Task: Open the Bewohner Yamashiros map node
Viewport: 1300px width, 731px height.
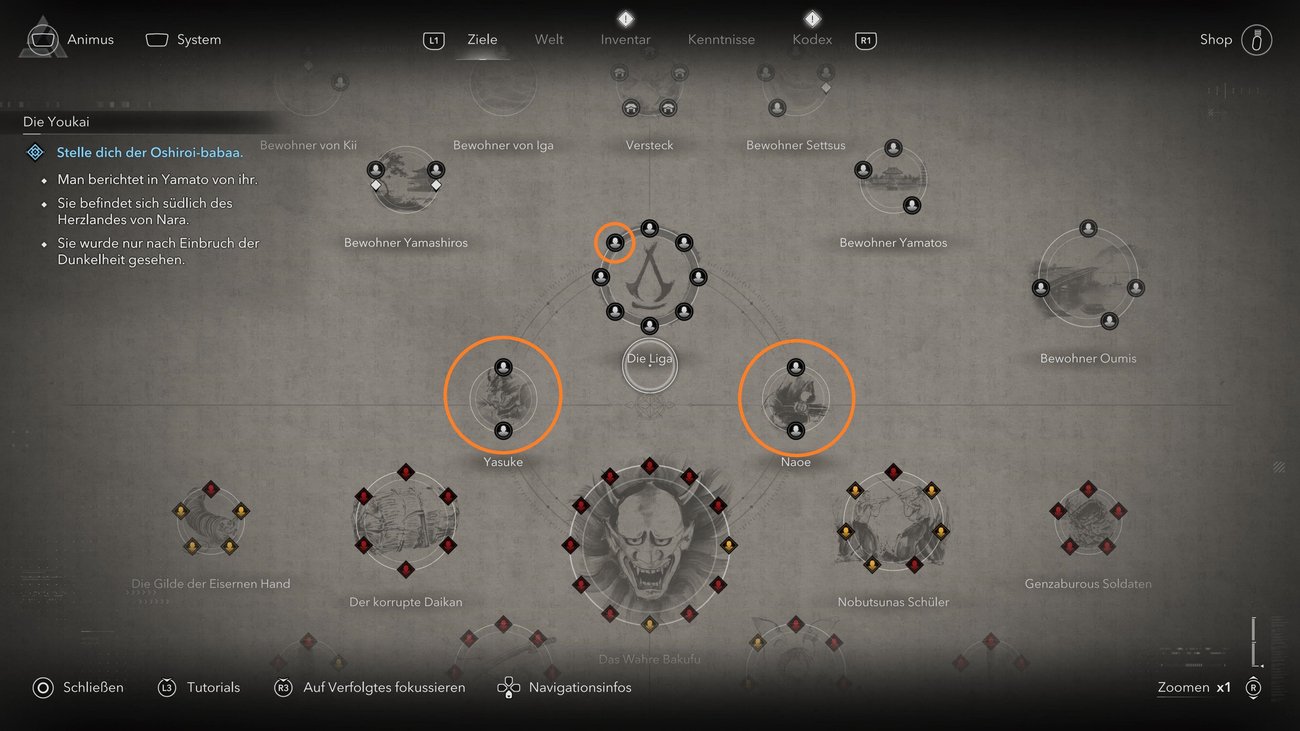Action: (x=405, y=180)
